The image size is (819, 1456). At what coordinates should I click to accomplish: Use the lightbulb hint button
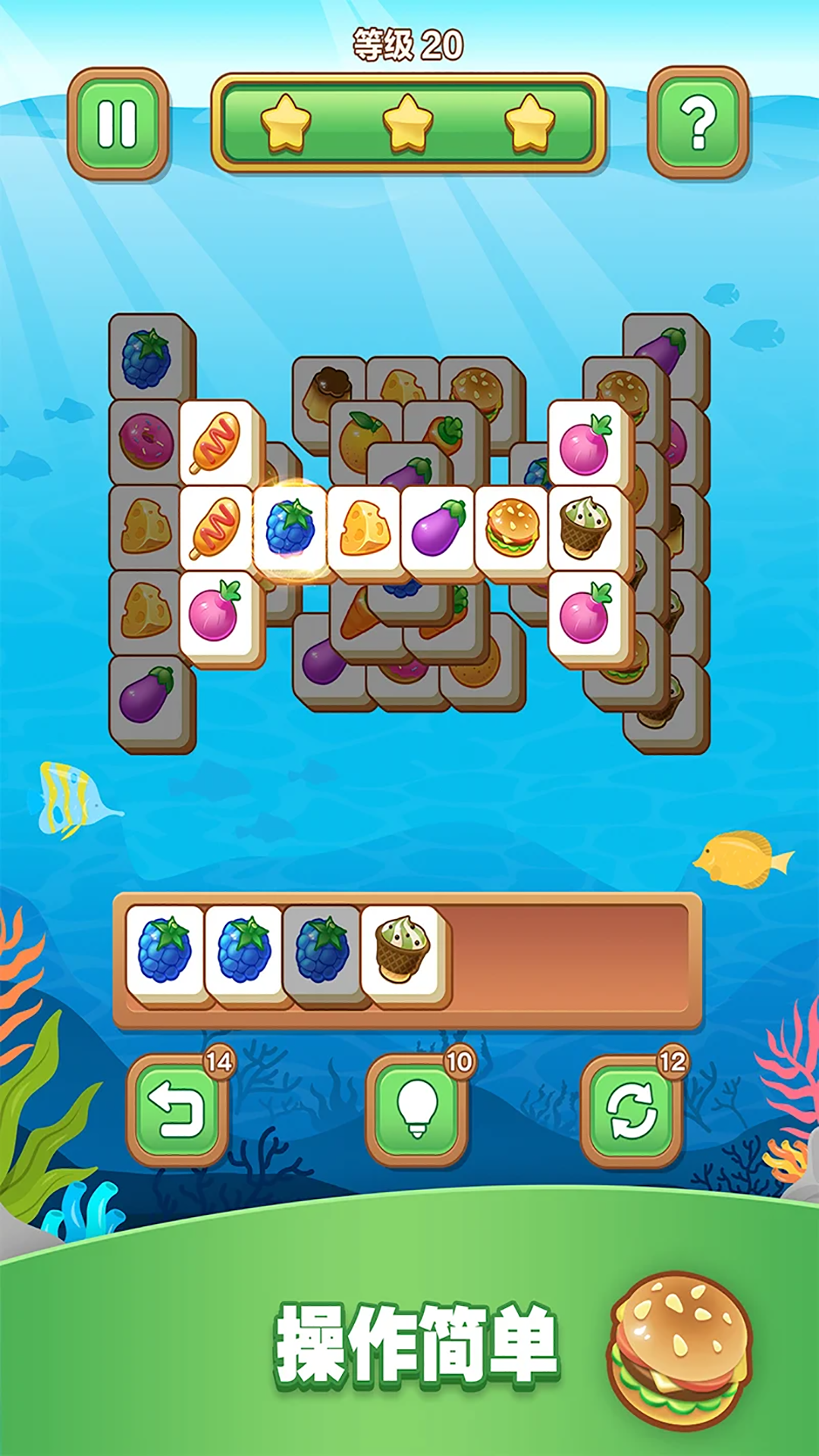pos(416,1109)
